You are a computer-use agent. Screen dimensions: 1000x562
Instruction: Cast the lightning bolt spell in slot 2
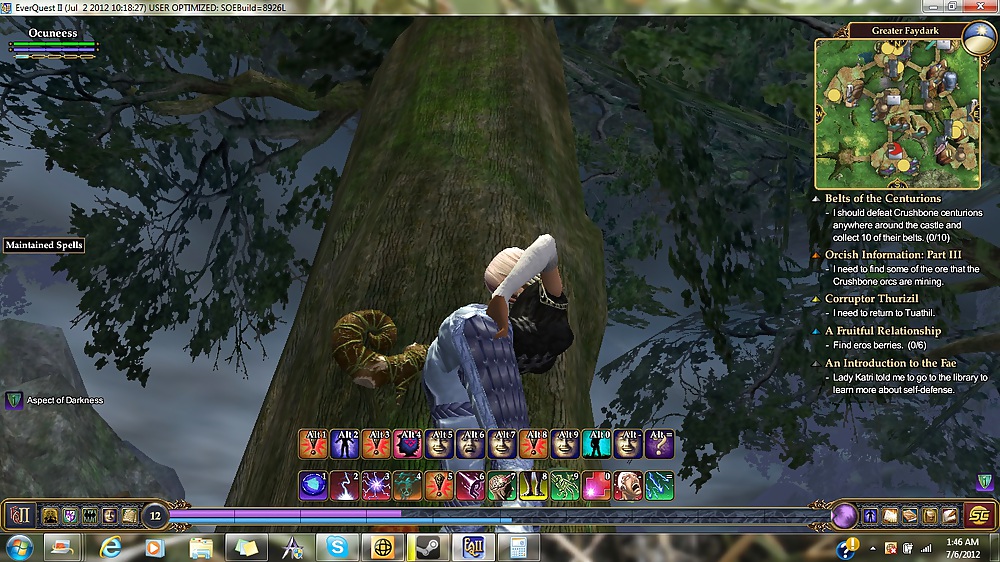(344, 485)
